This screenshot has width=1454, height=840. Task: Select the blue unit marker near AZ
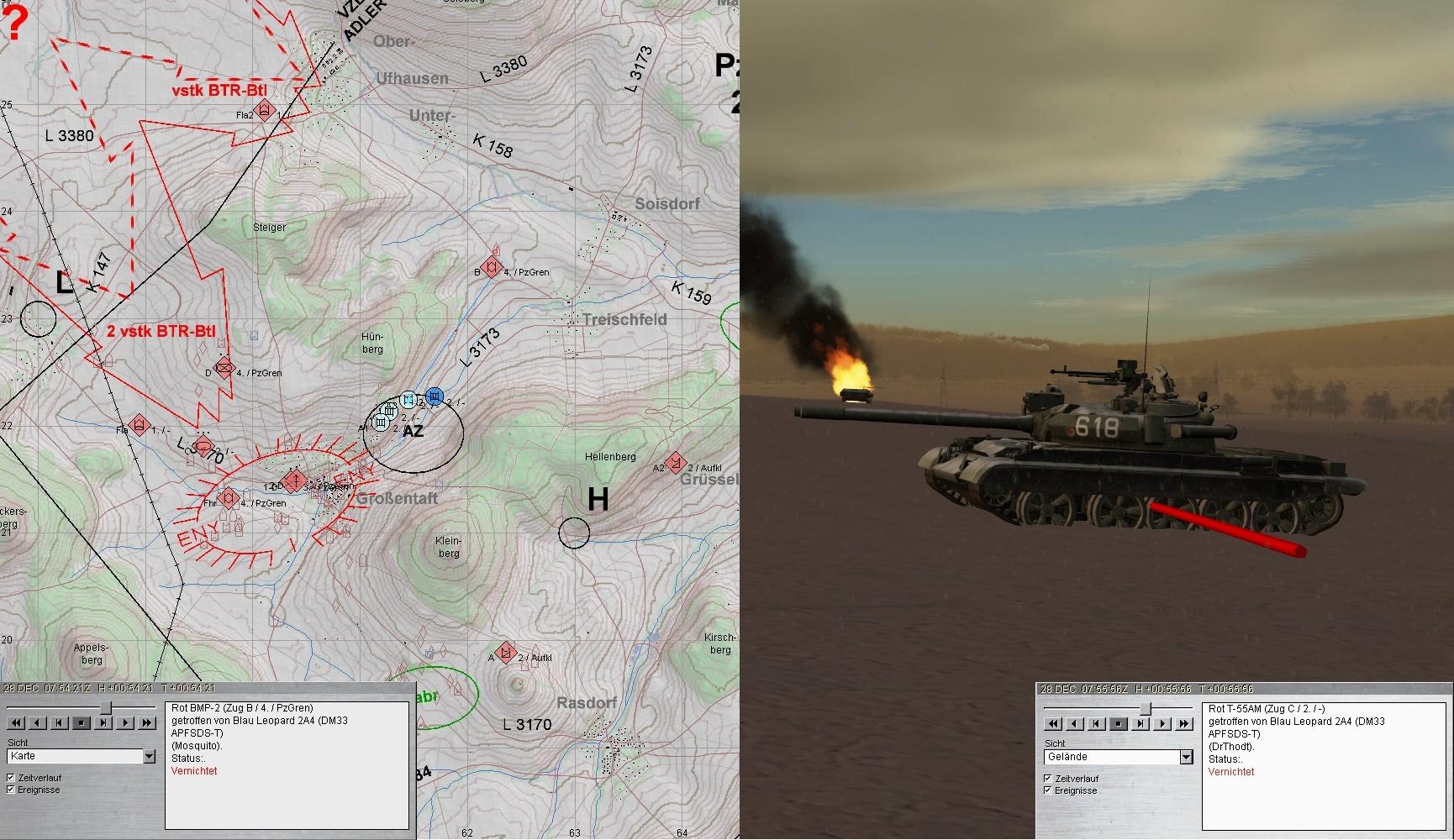point(434,396)
